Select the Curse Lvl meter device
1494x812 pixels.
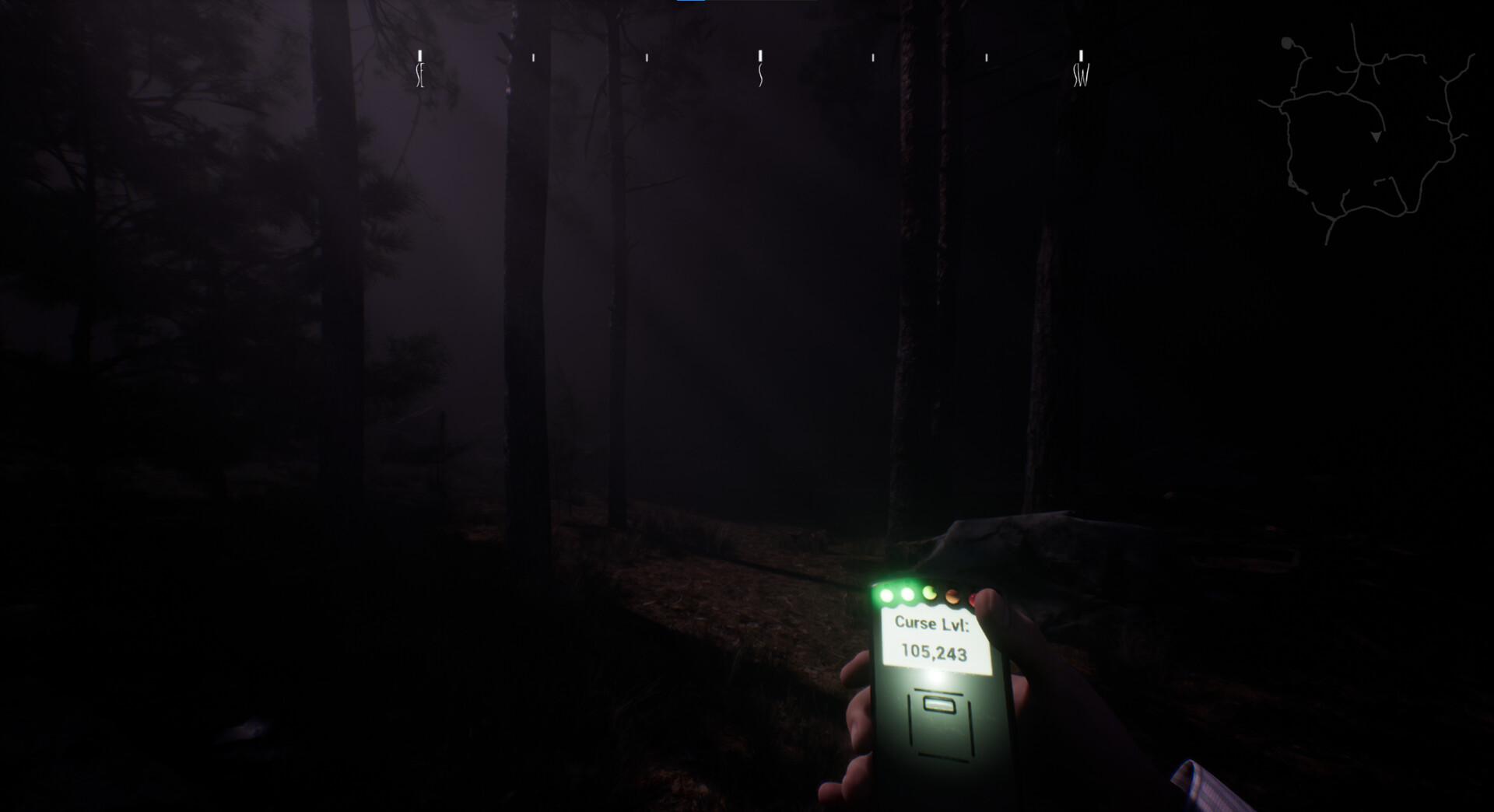click(x=942, y=692)
